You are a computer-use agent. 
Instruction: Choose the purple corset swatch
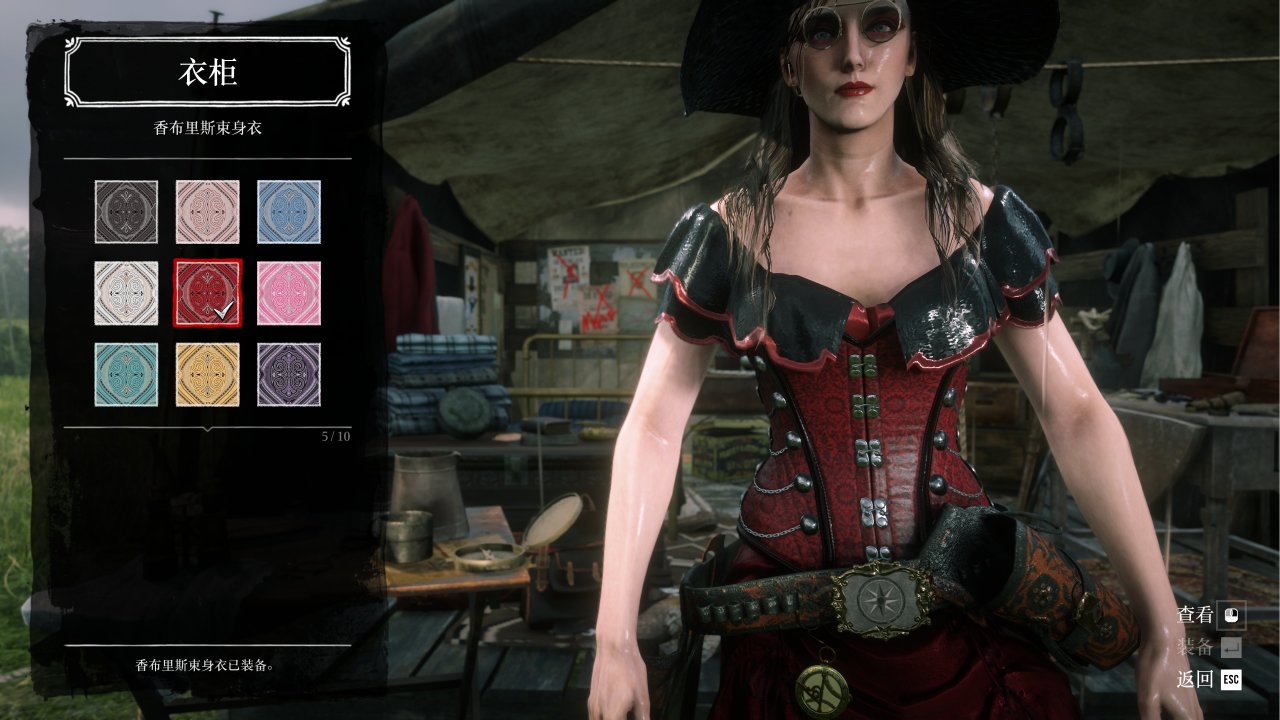[289, 375]
